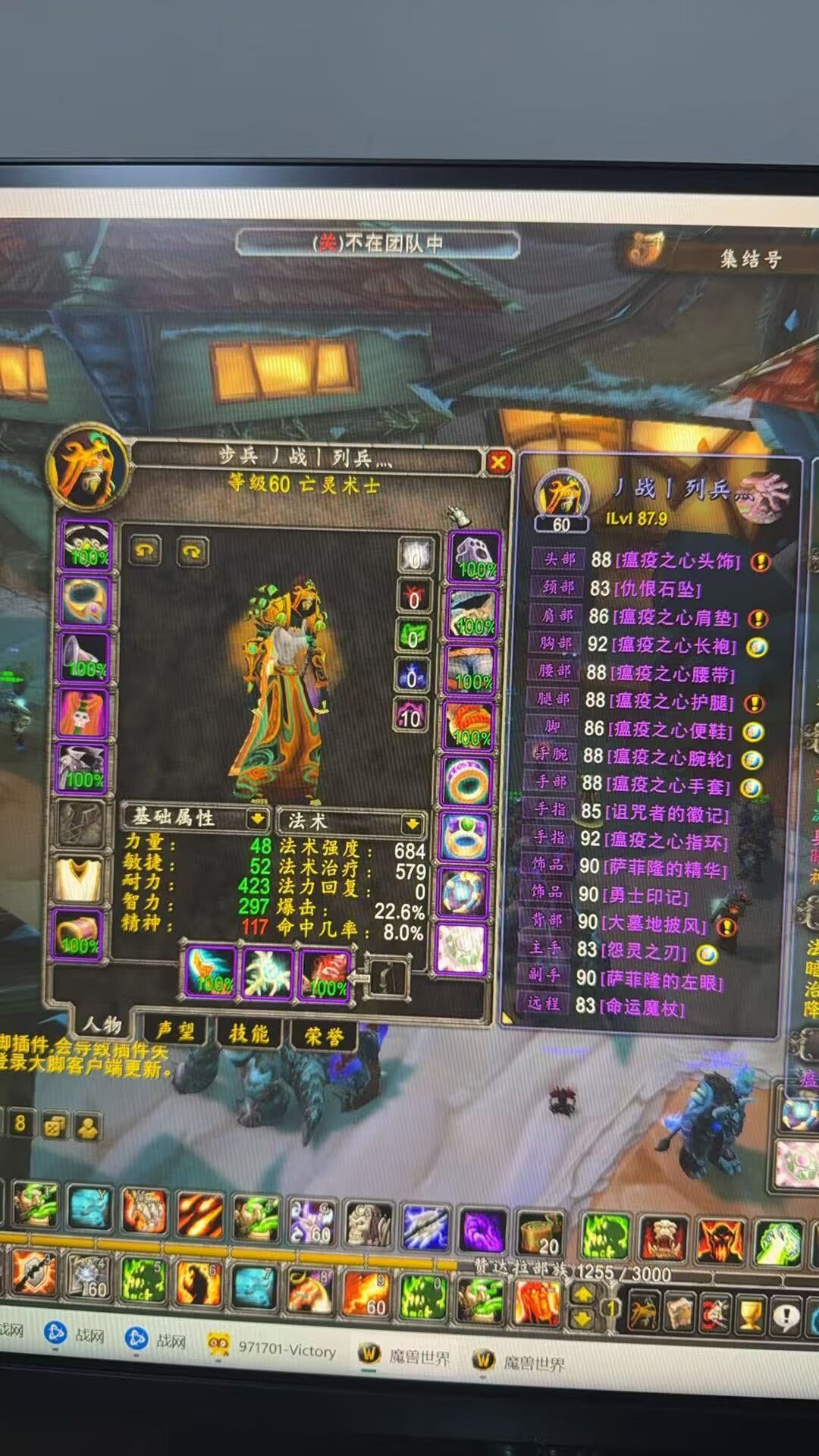Select the equipped main hand weapon slot

[x=211, y=972]
